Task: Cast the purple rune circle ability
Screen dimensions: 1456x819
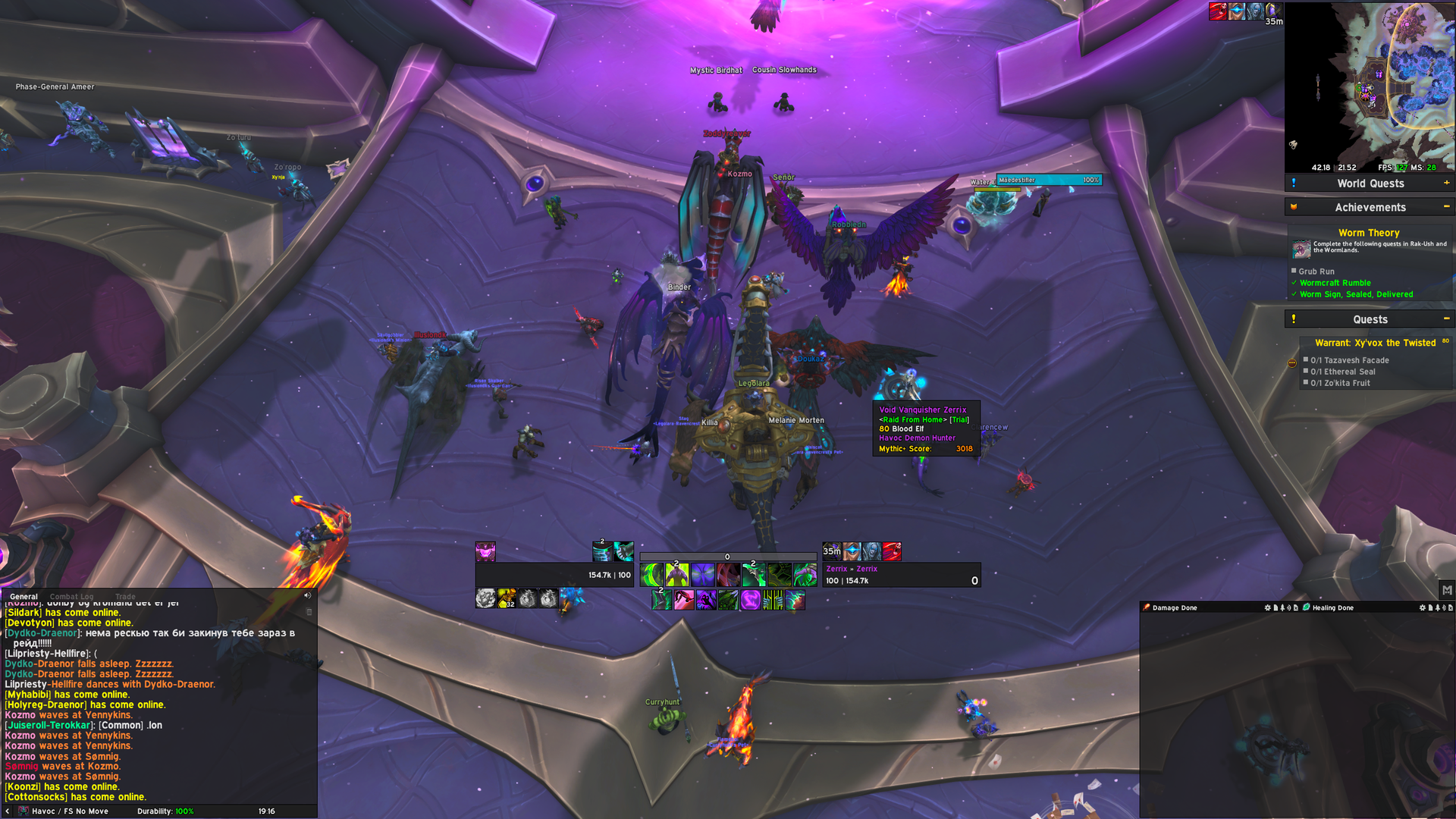Action: click(750, 601)
